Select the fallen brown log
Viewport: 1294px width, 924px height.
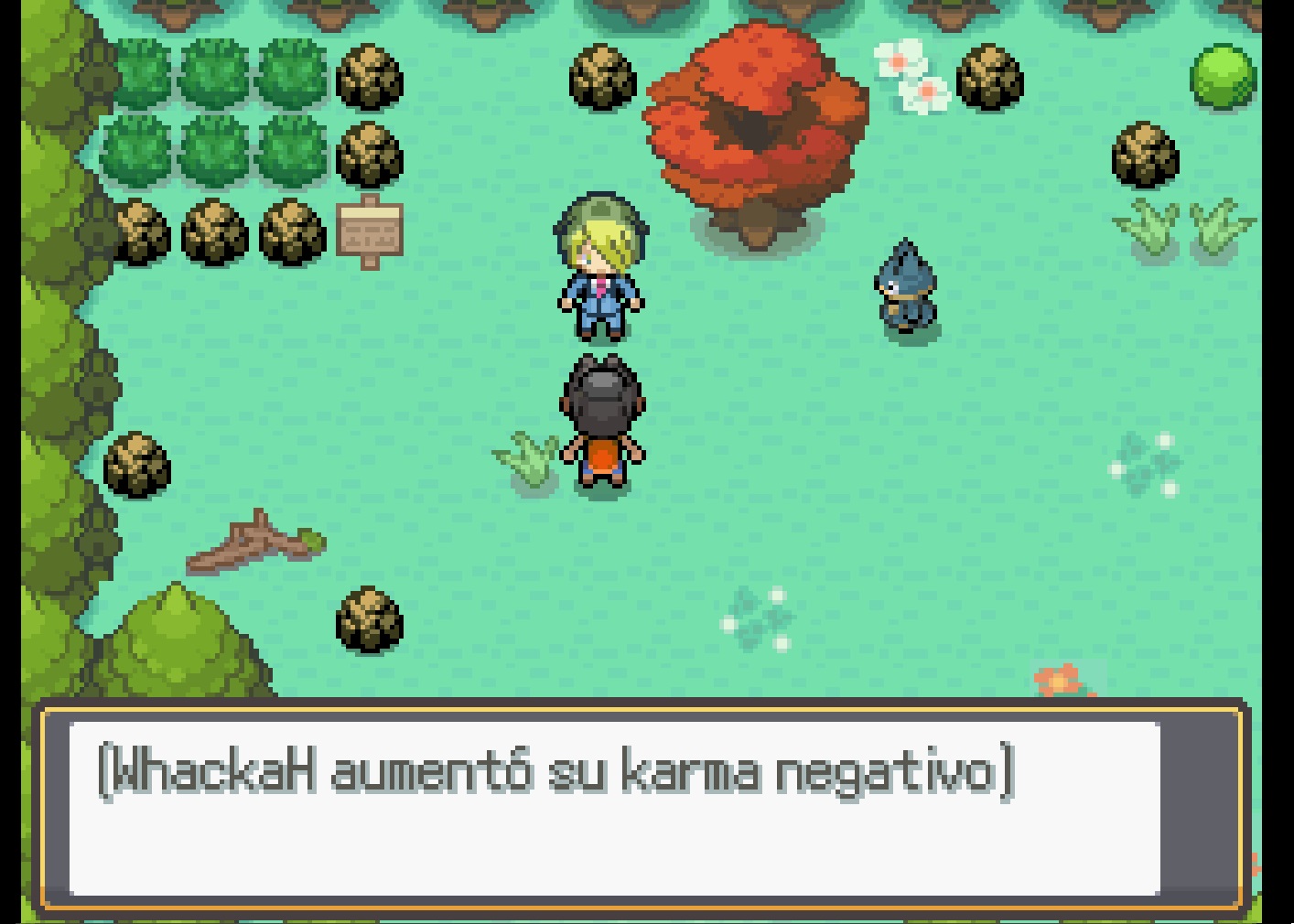tap(256, 544)
